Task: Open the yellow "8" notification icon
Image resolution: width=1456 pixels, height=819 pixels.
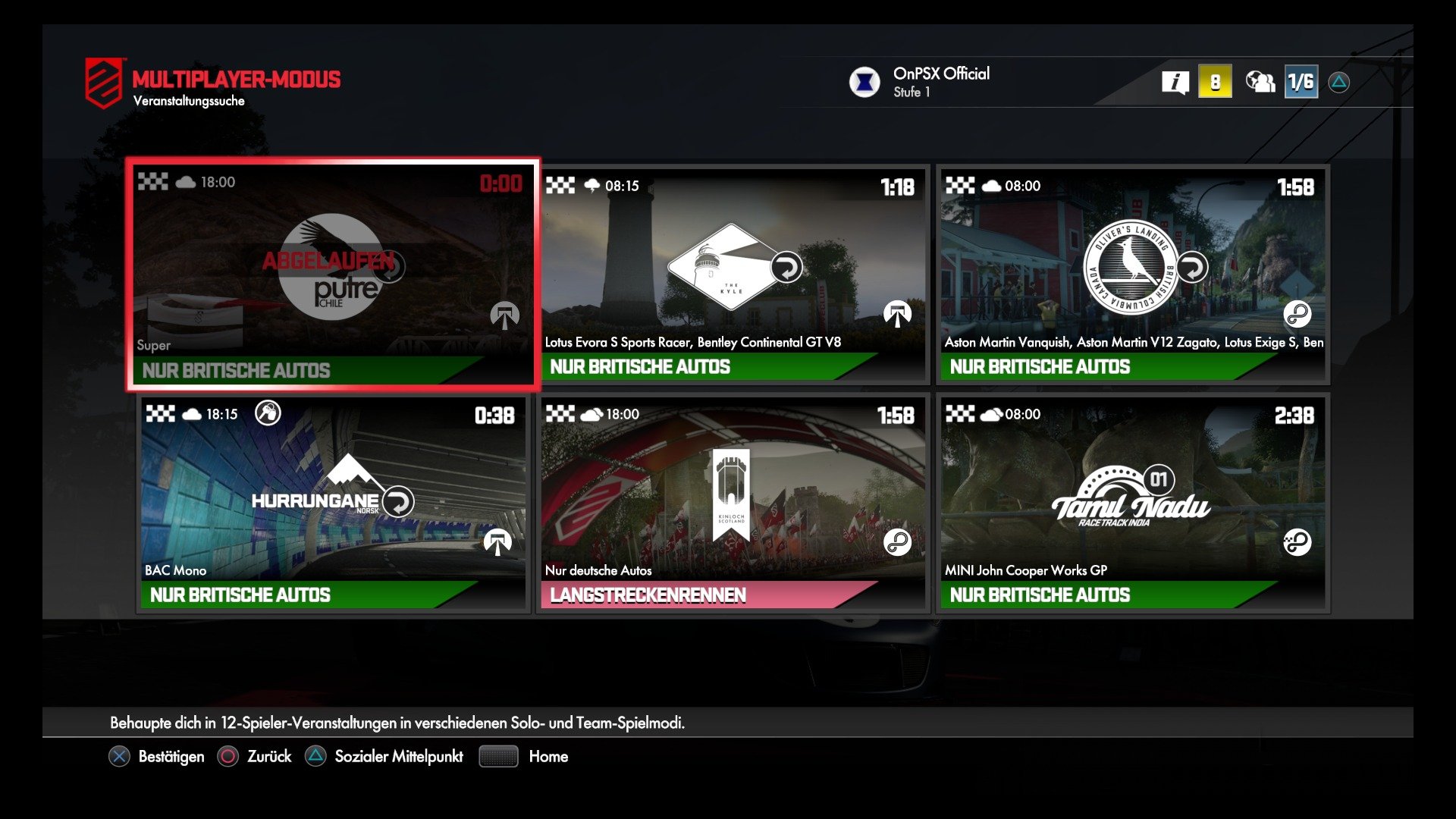Action: [1215, 81]
